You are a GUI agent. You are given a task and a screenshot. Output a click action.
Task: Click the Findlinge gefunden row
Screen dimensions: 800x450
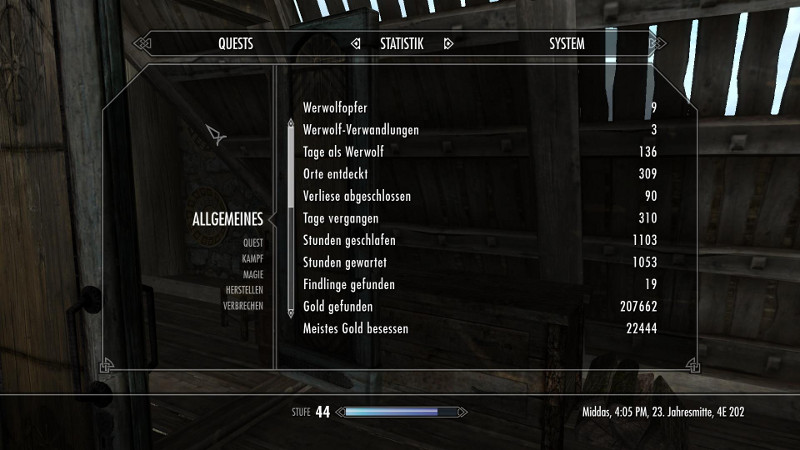480,284
